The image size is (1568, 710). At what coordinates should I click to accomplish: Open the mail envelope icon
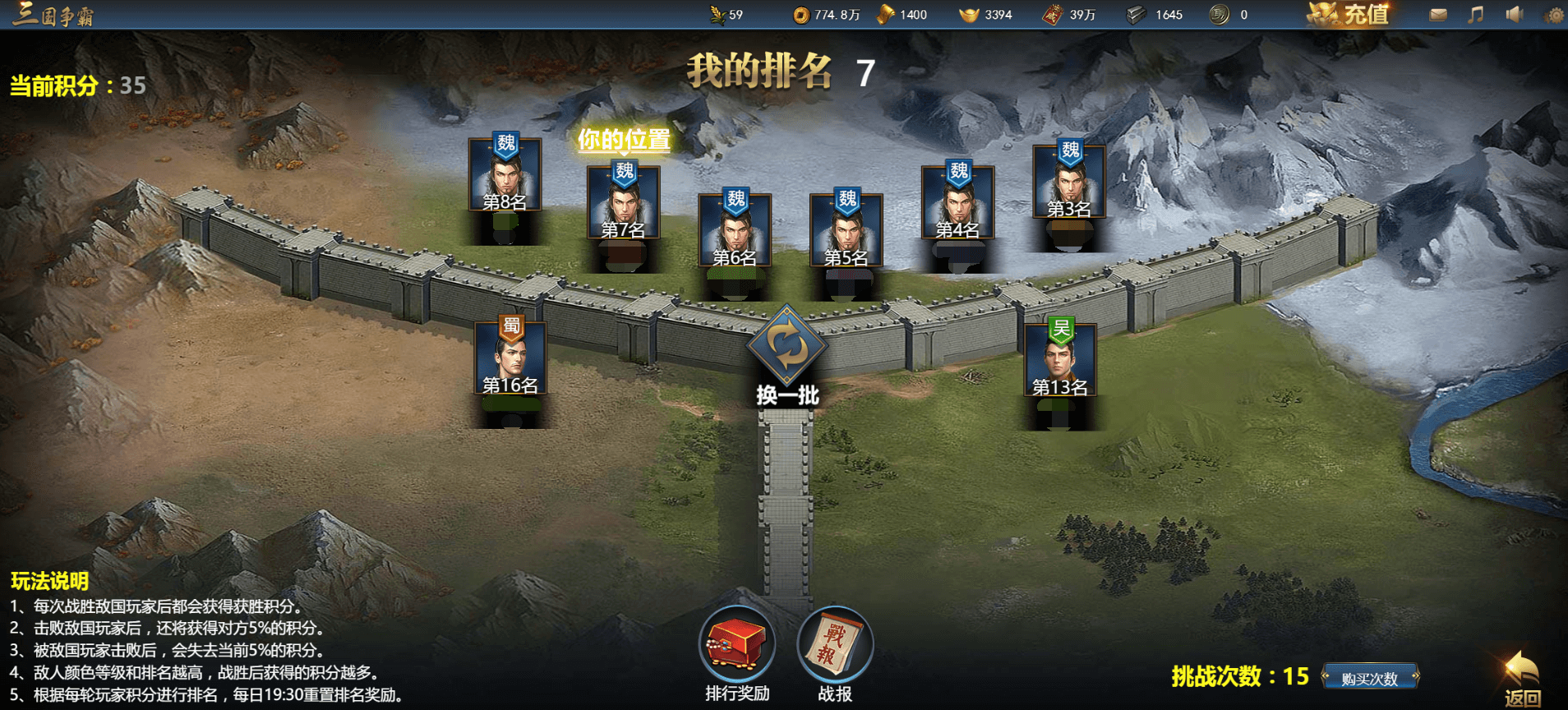pyautogui.click(x=1438, y=14)
